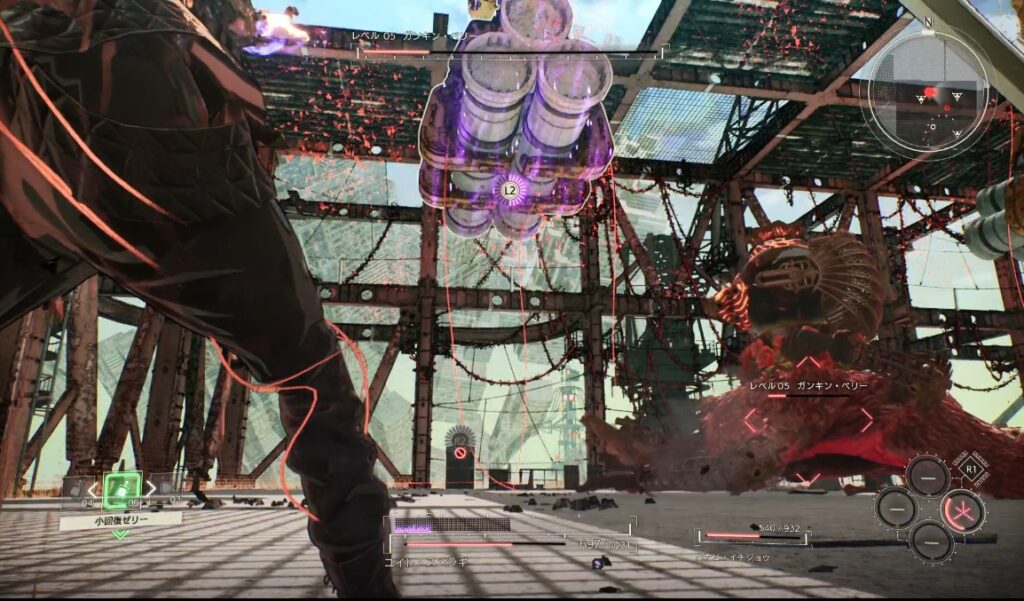The image size is (1024, 601).
Task: Click the right arrow of the item selector
Action: tap(149, 489)
